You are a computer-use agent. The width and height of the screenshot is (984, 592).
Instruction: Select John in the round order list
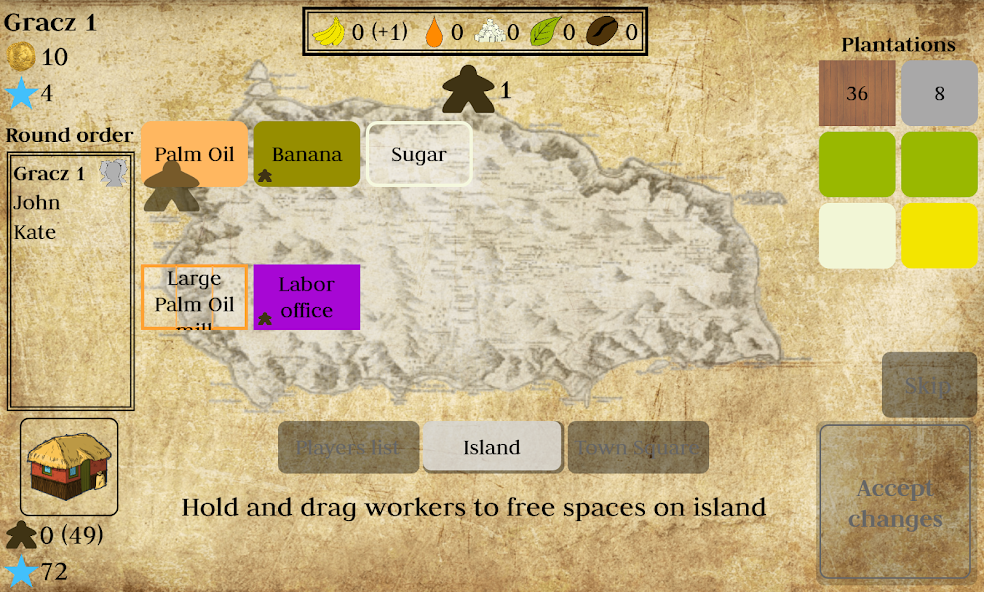pos(37,203)
